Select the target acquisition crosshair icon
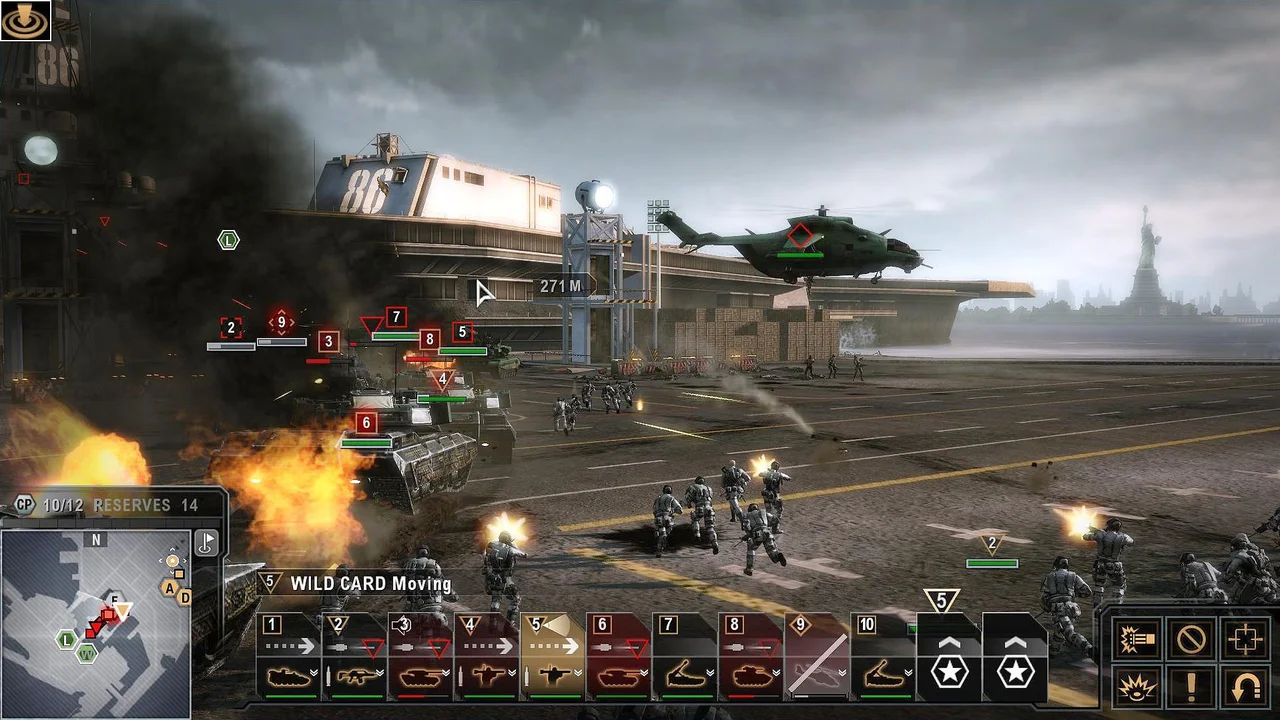The width and height of the screenshot is (1280, 720). (x=1247, y=638)
